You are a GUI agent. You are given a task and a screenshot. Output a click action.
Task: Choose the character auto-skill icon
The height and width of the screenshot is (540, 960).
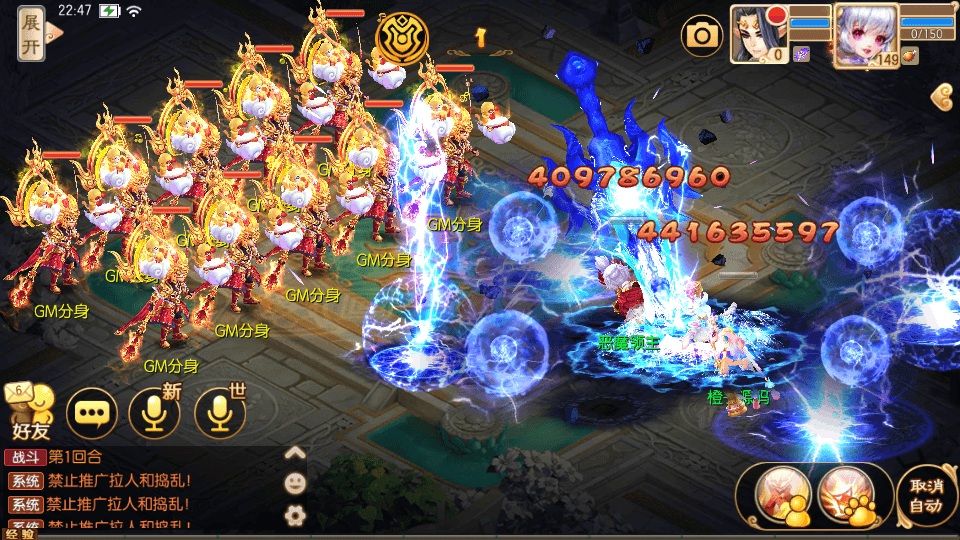click(781, 494)
